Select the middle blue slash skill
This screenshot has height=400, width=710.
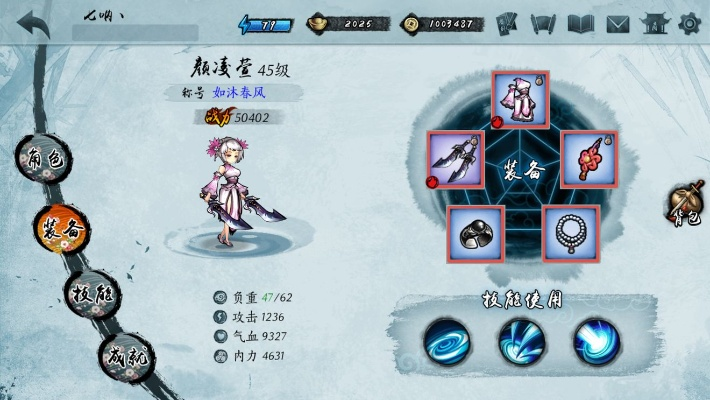pos(522,340)
